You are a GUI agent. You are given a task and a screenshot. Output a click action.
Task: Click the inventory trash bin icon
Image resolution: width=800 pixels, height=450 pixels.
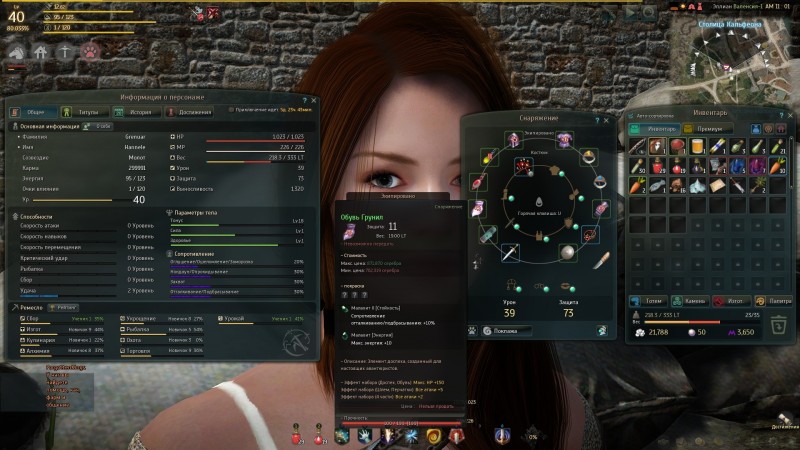pos(776,326)
